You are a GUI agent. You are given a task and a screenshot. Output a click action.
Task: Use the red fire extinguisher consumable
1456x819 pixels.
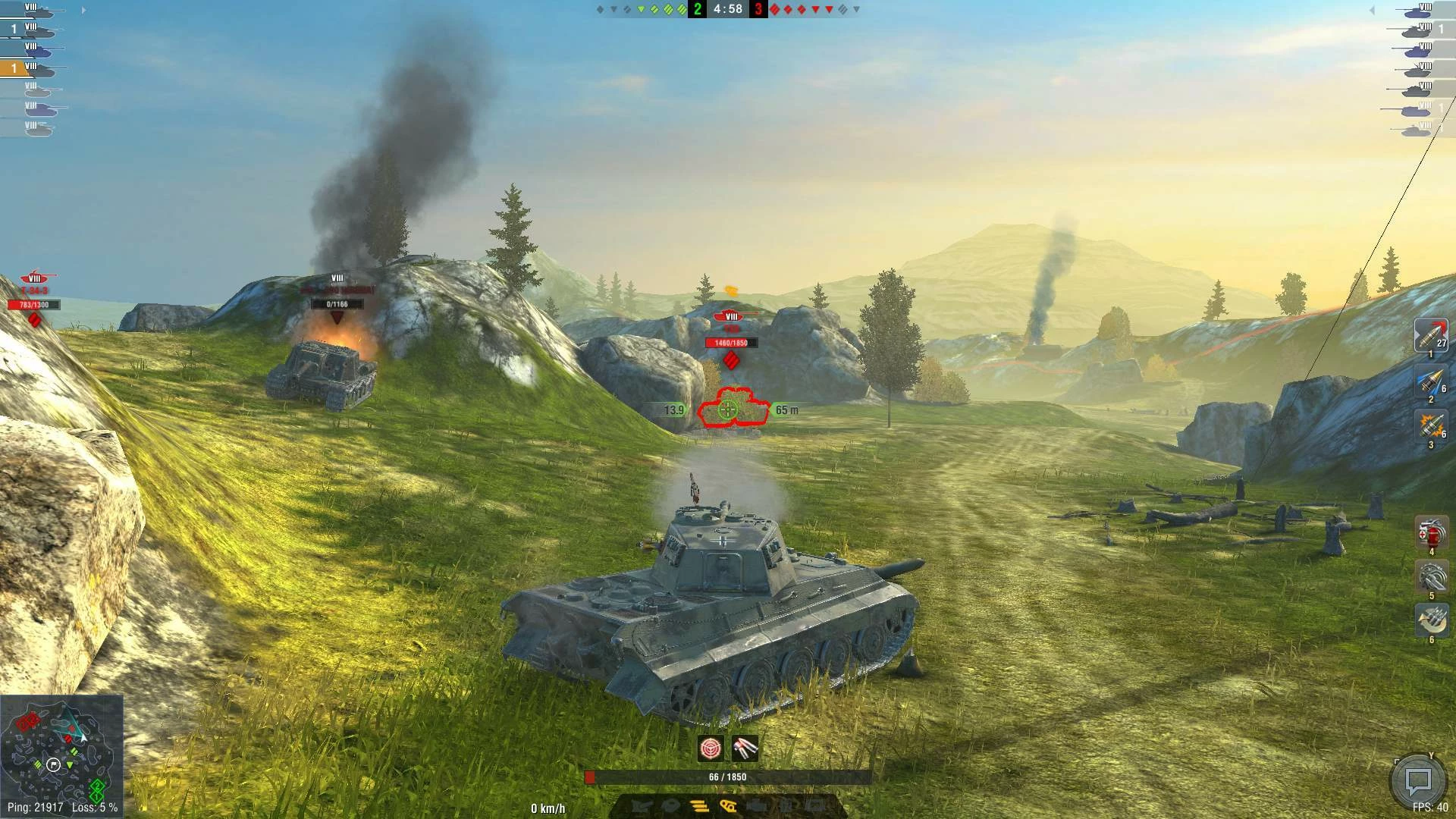coord(1431,532)
